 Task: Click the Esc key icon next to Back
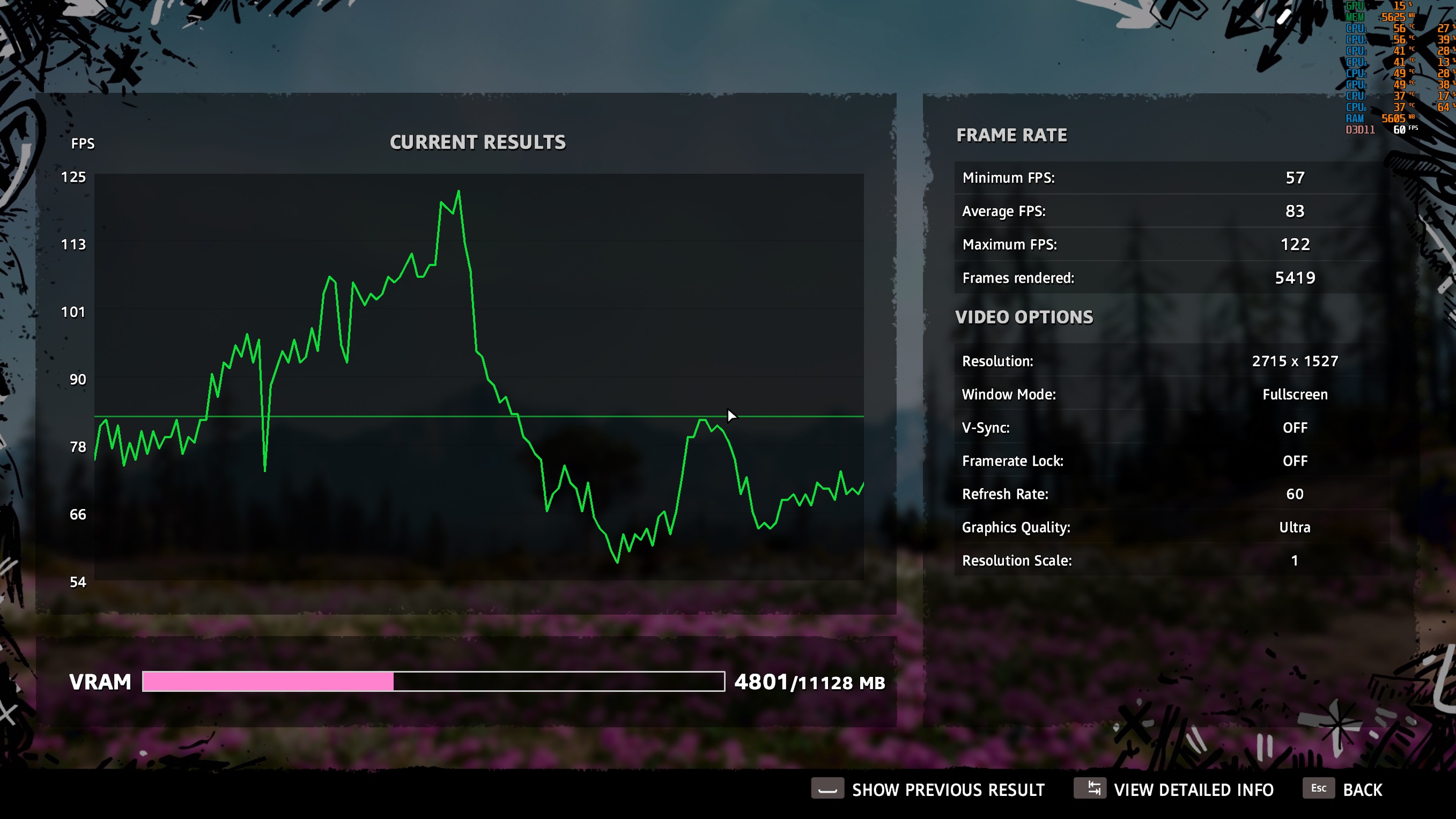click(x=1319, y=788)
